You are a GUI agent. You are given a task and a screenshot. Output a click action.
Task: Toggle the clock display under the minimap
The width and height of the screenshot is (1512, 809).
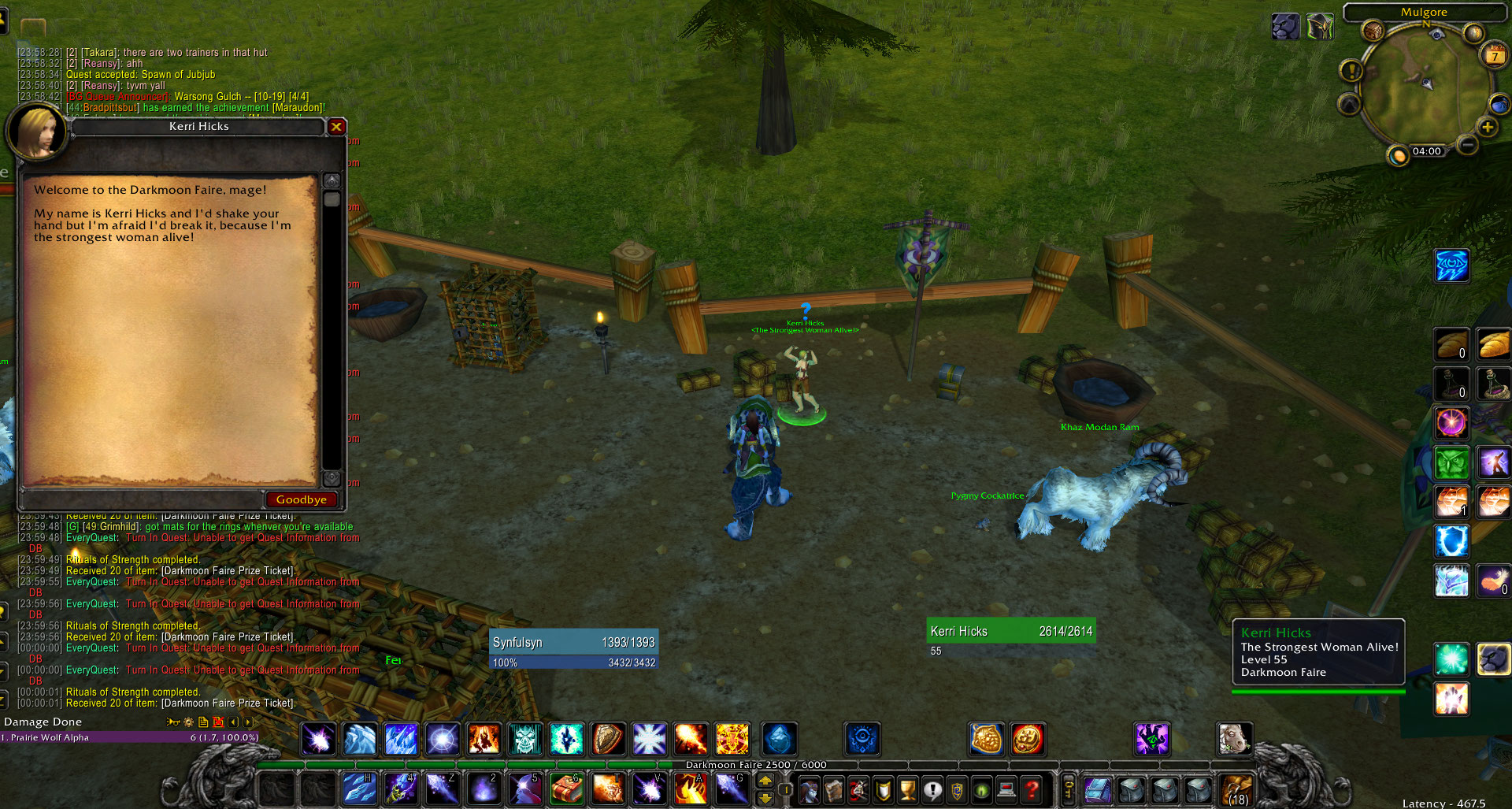tap(1427, 150)
